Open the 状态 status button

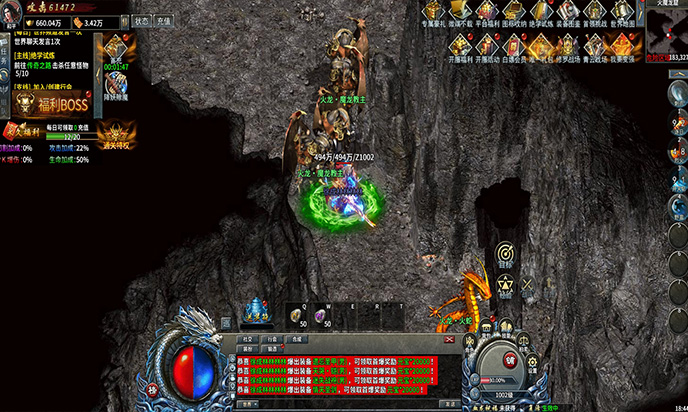tap(142, 20)
